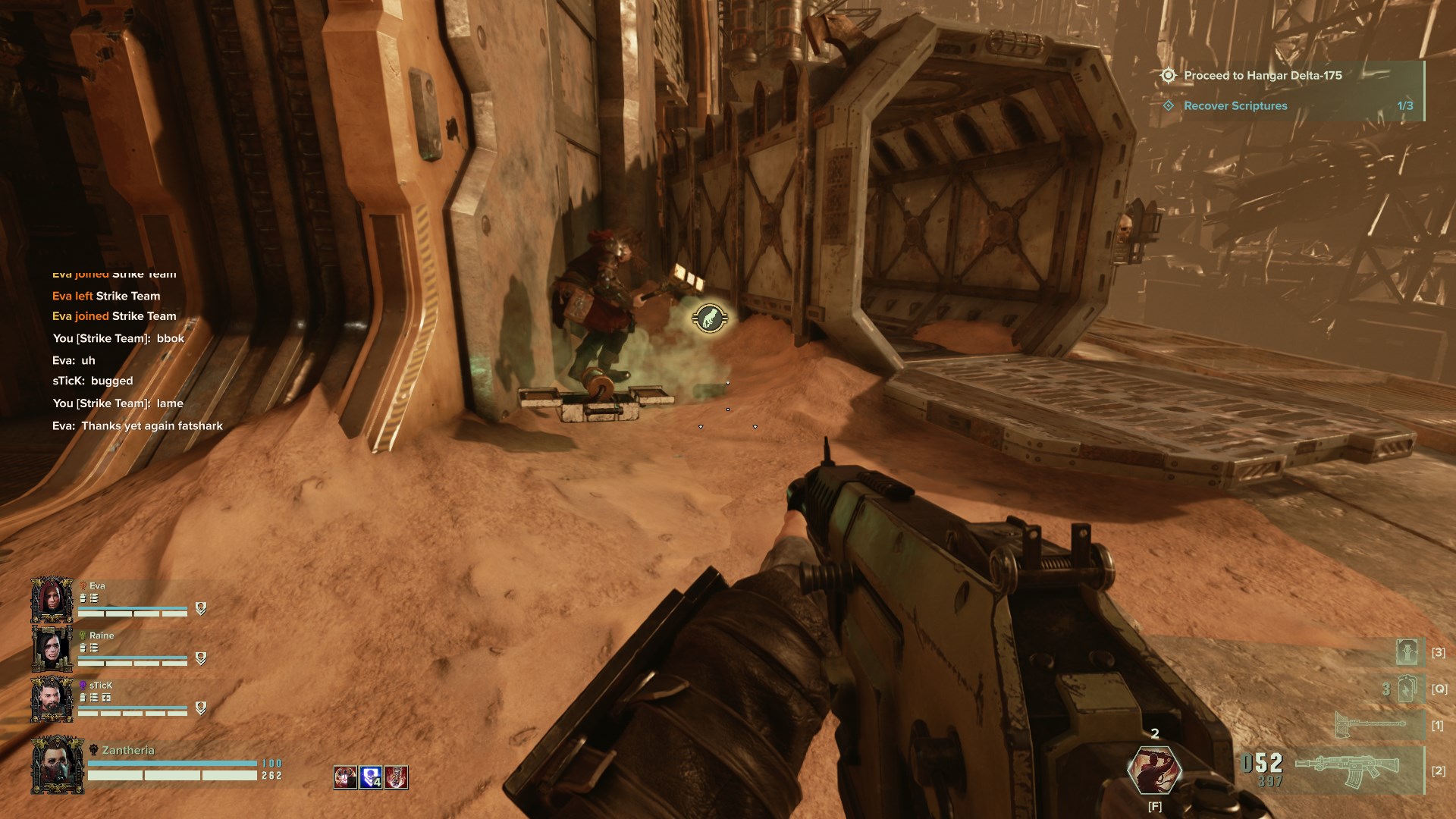
Task: Click the rightmost red flame buff icon
Action: pos(396,777)
